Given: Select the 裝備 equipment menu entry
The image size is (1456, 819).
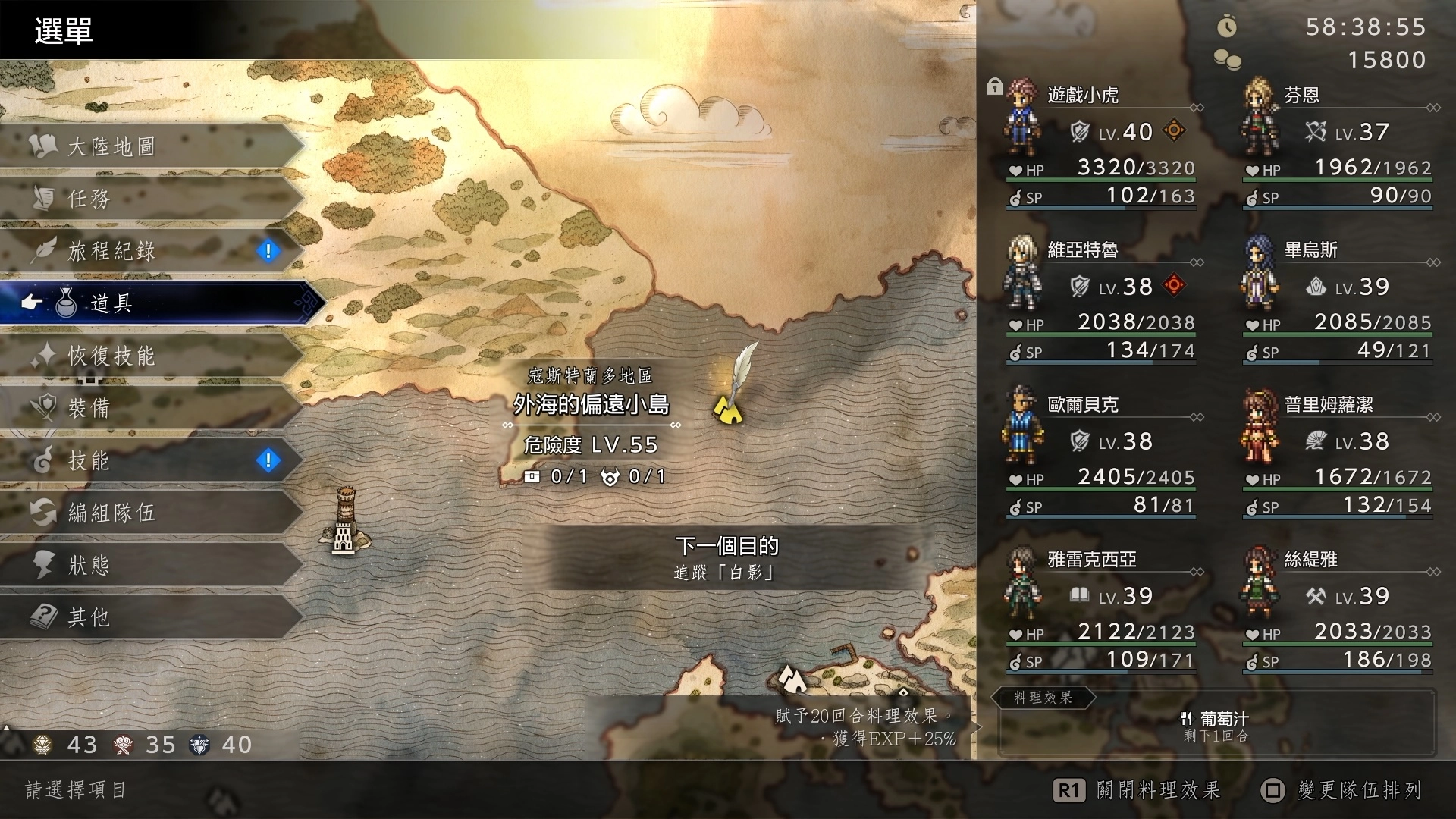Looking at the screenshot, I should point(152,407).
